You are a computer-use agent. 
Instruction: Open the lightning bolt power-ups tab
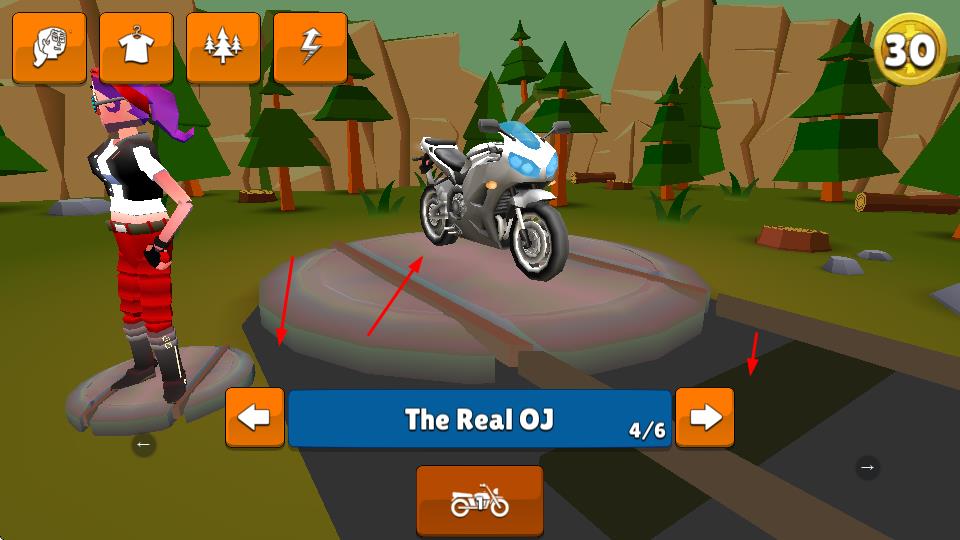click(x=310, y=48)
